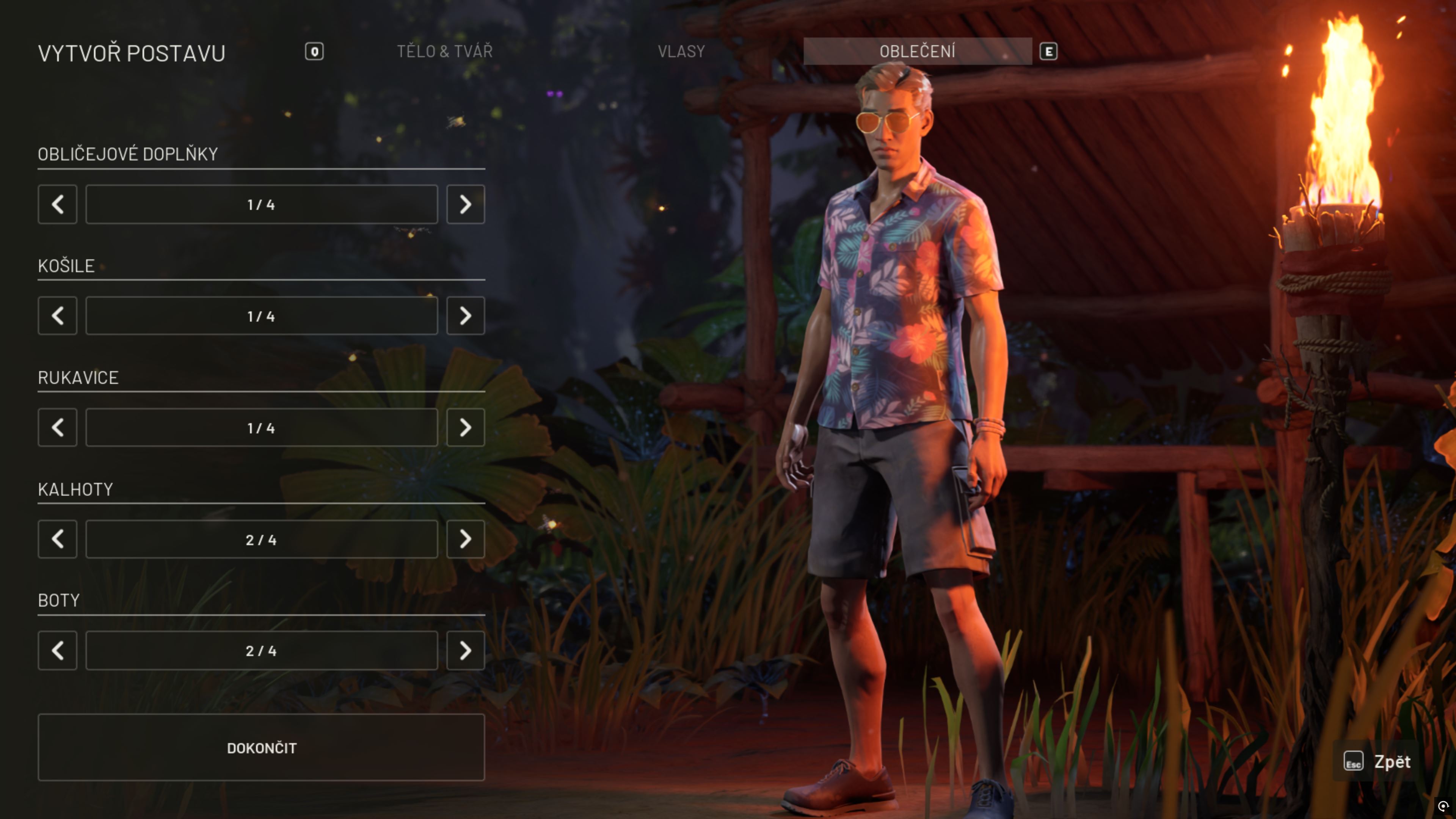Switch to the next Kalhoty variant
The width and height of the screenshot is (1456, 819).
[x=465, y=539]
